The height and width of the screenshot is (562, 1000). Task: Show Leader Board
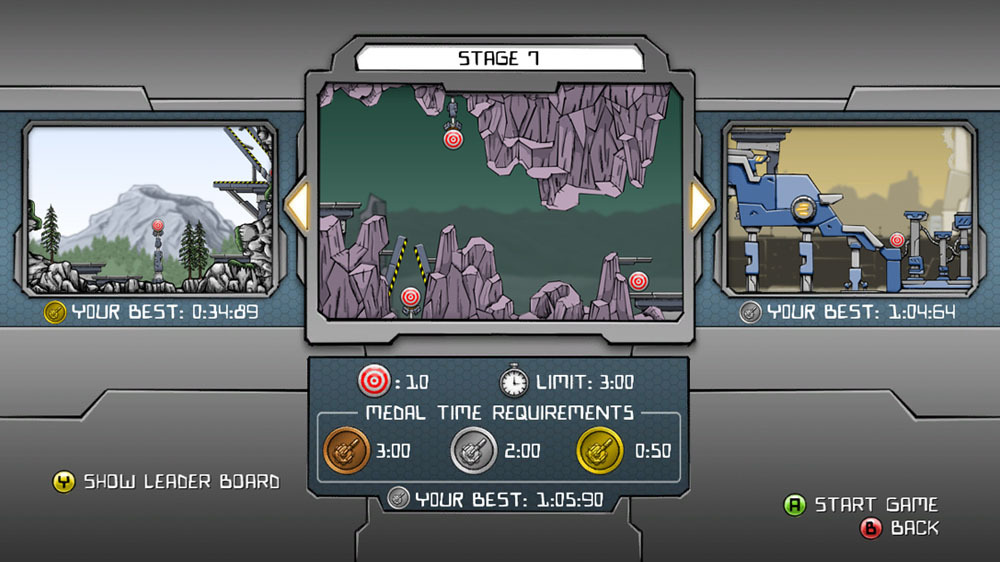coord(166,482)
